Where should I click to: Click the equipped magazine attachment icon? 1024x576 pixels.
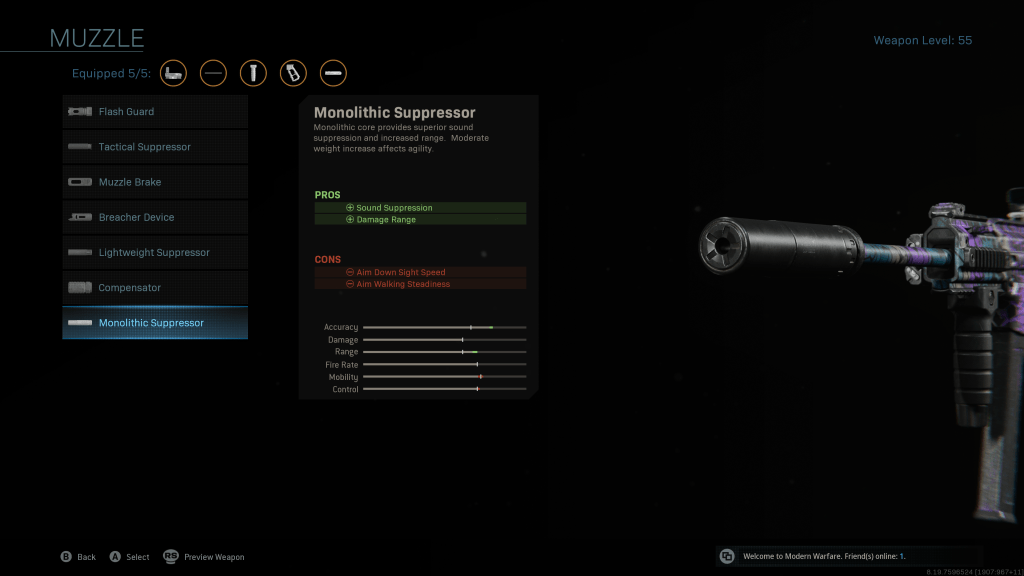pyautogui.click(x=293, y=73)
